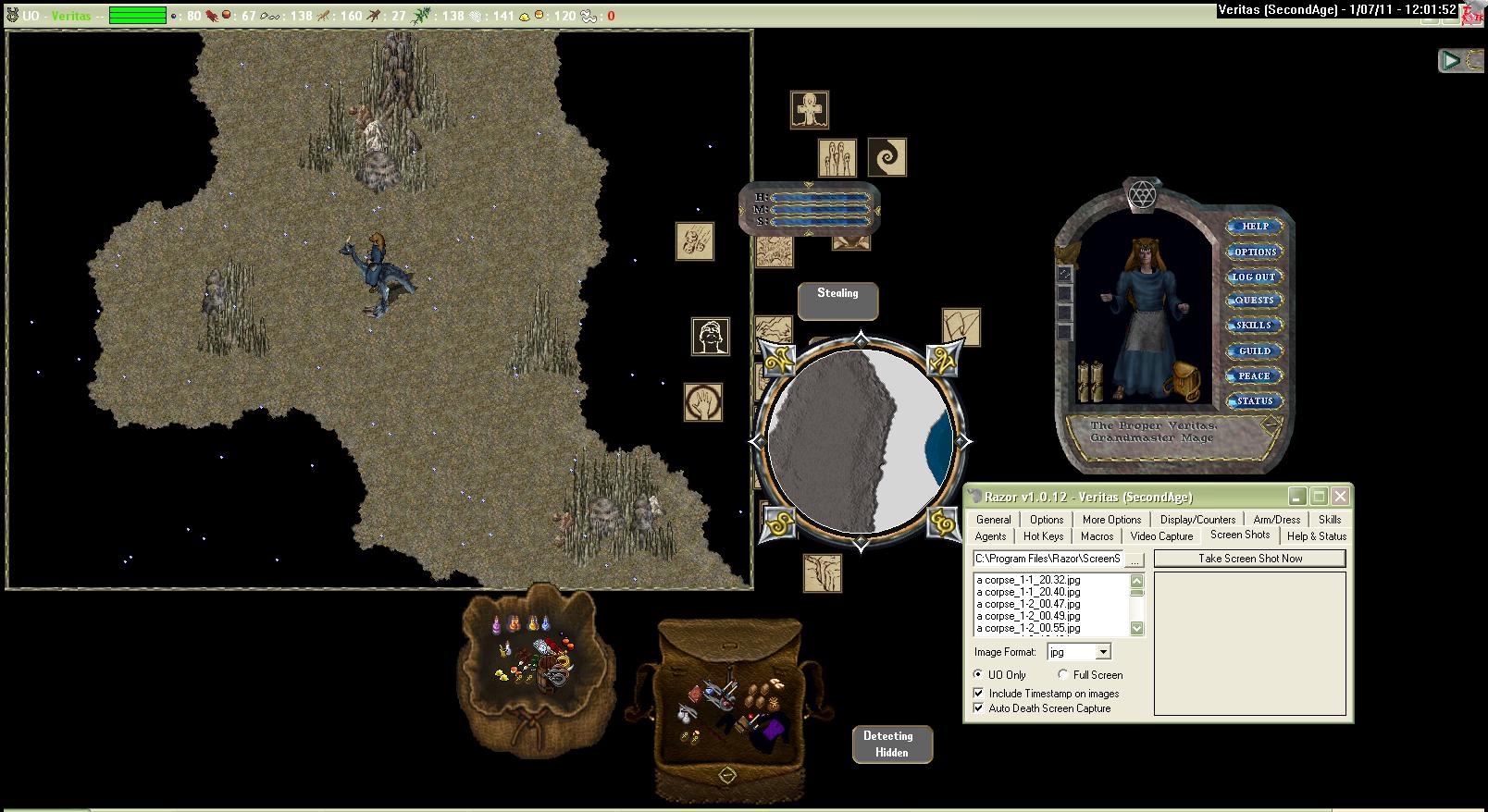This screenshot has height=812, width=1488.
Task: Click the Log Out button
Action: point(1254,277)
